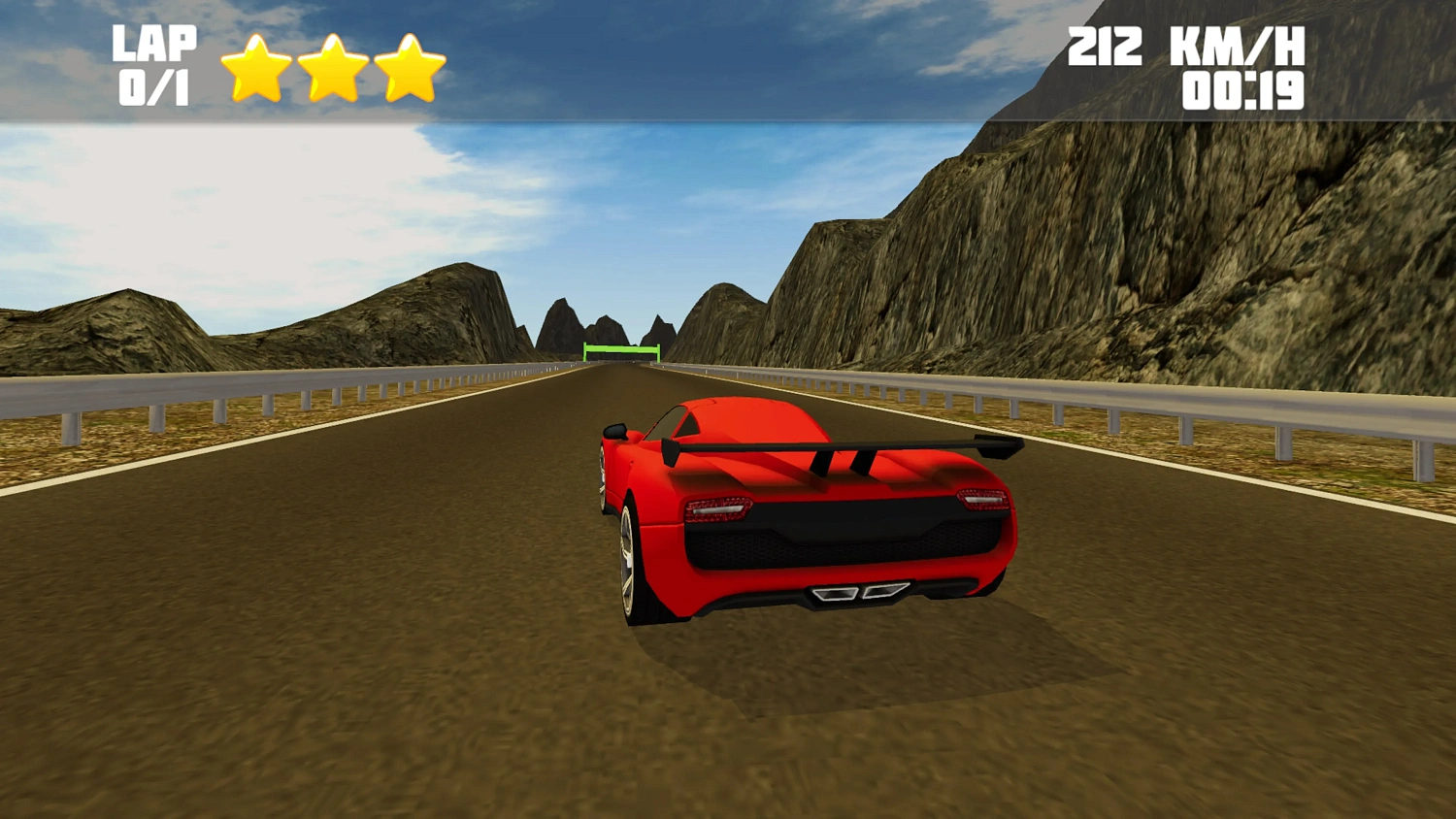This screenshot has width=1456, height=819.
Task: Click the second gold star icon
Action: click(x=335, y=66)
